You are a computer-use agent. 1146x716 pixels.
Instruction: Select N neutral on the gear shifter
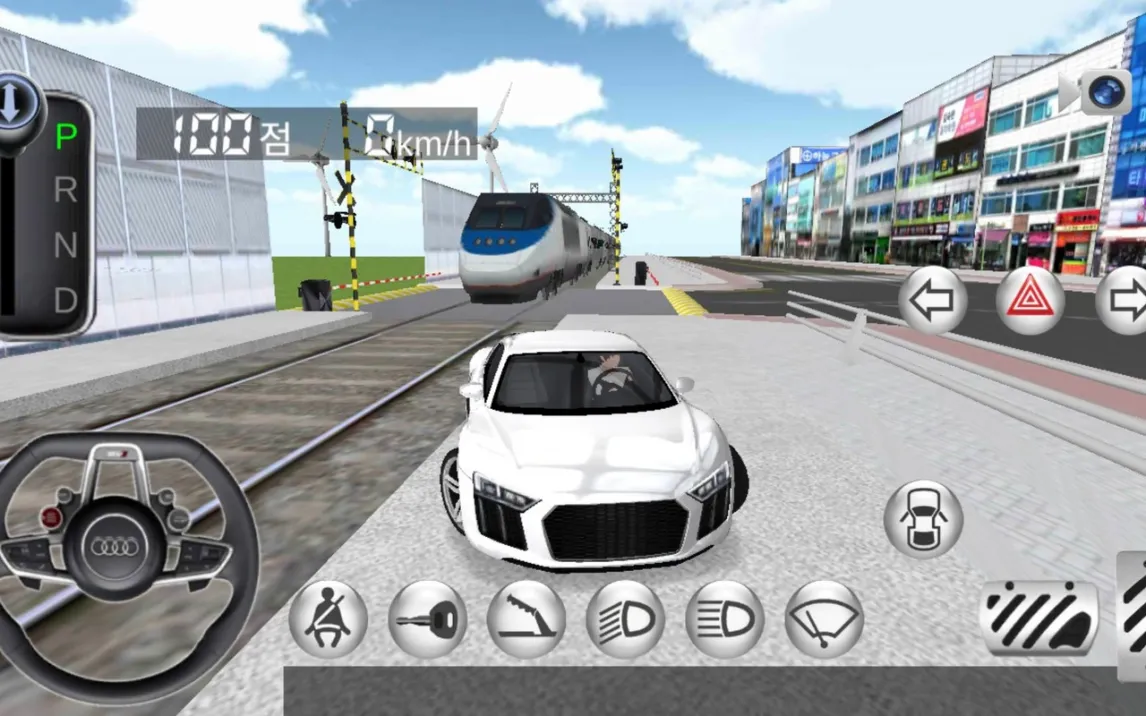tap(65, 245)
